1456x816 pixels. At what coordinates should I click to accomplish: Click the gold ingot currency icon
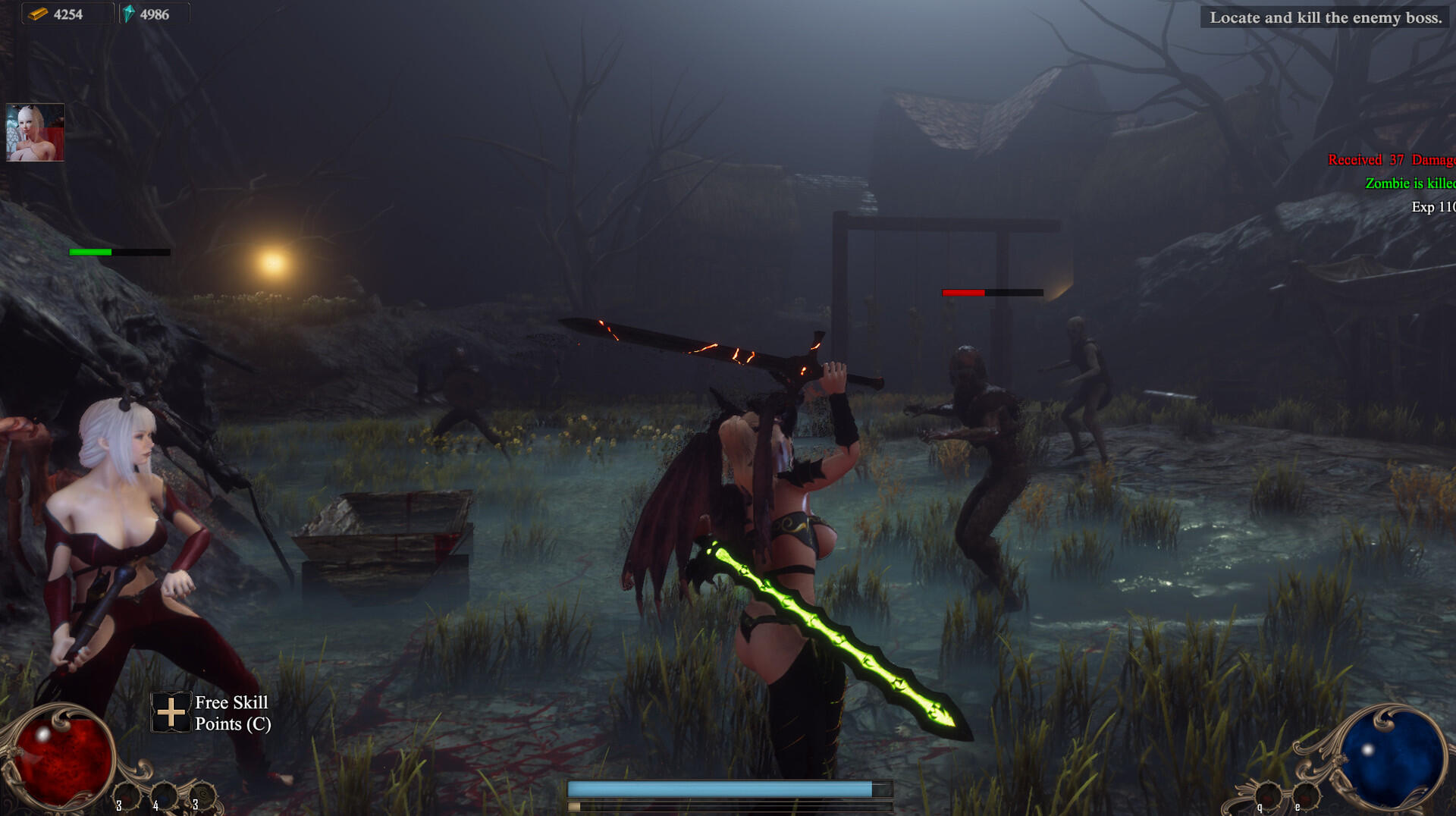(38, 13)
